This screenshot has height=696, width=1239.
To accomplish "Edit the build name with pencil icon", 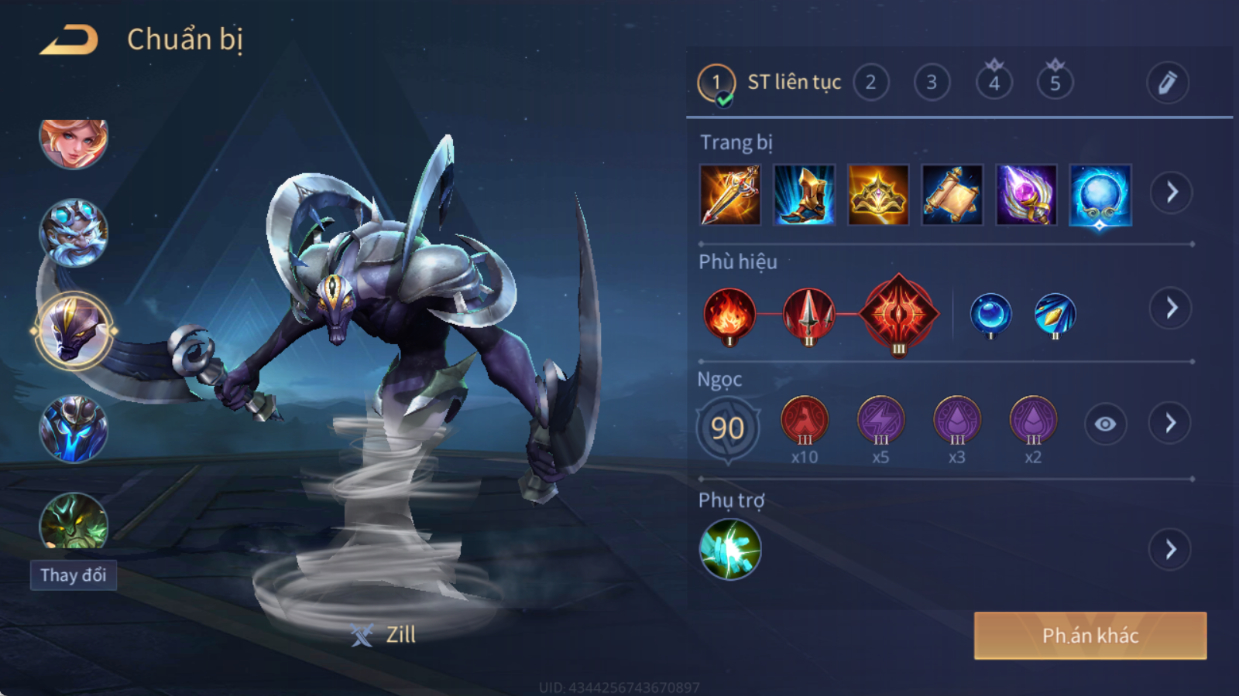I will point(1167,83).
